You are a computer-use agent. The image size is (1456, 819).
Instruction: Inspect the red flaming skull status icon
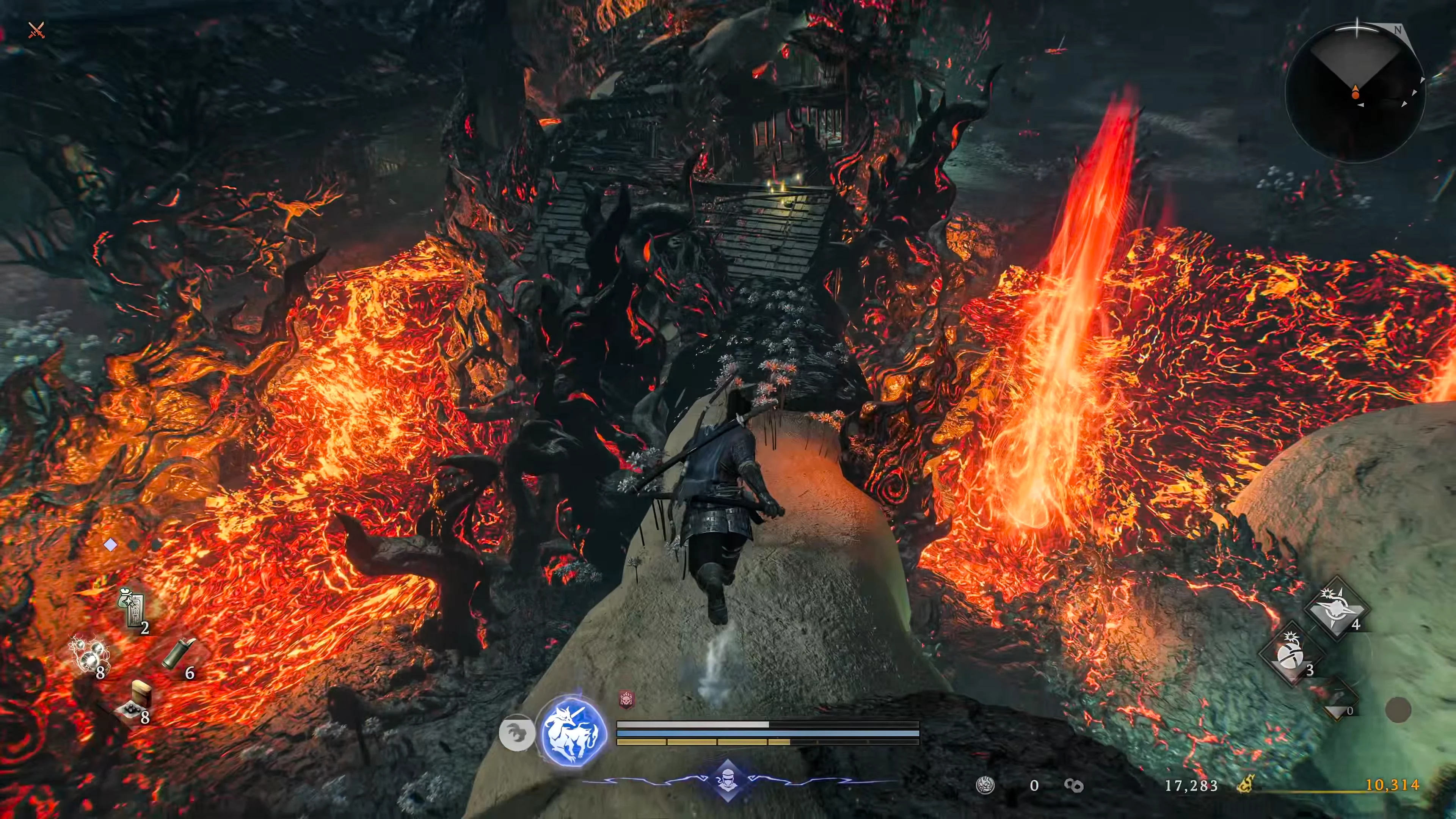(626, 700)
